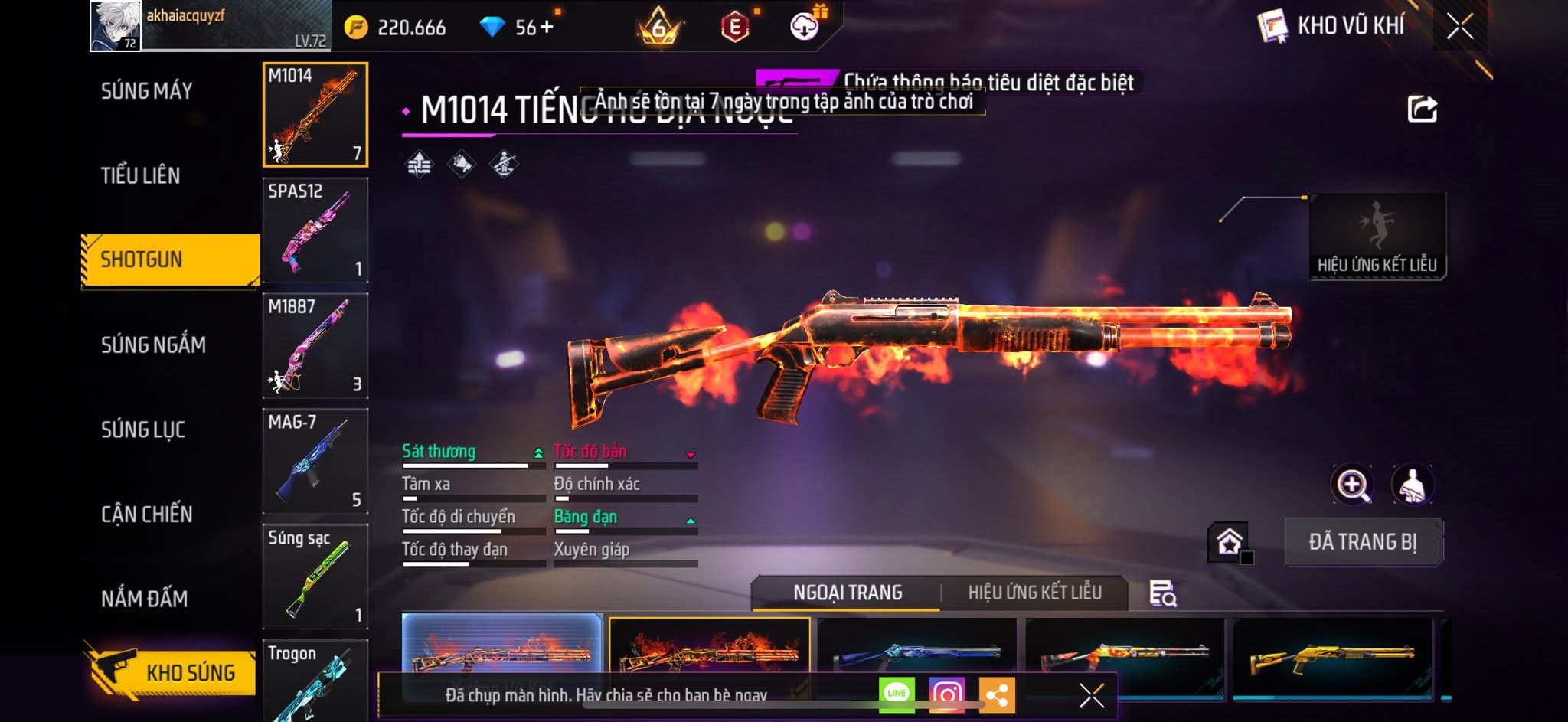
Task: Switch to the Hiệu Ứng Kết Liễu tab
Action: click(1034, 593)
